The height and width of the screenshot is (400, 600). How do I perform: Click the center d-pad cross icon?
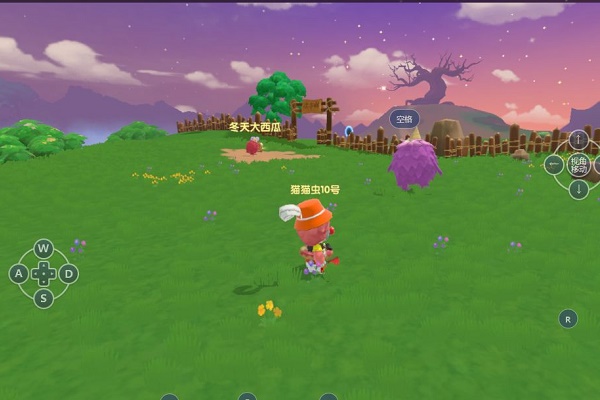43,273
